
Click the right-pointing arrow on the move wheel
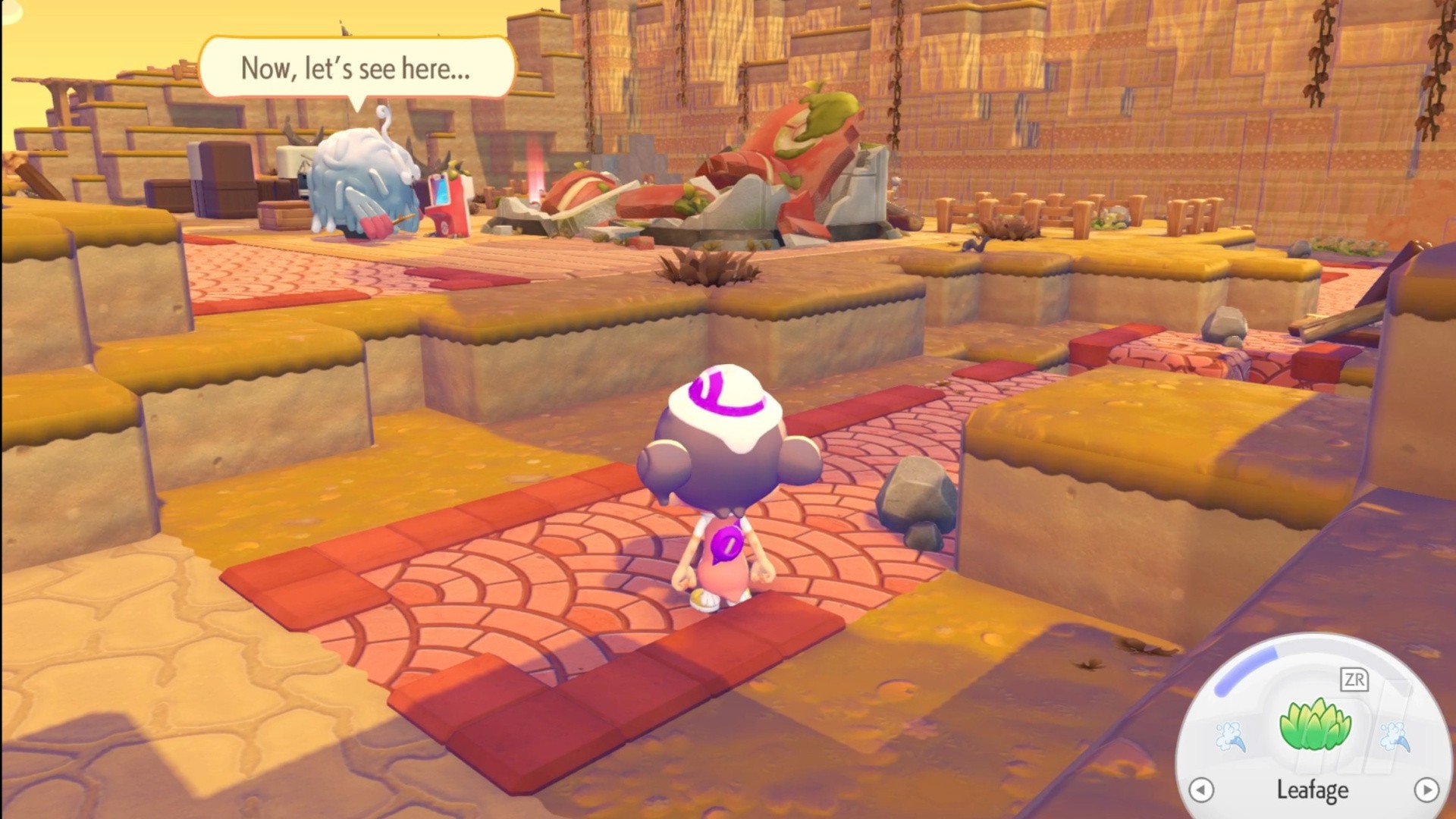(x=1426, y=790)
